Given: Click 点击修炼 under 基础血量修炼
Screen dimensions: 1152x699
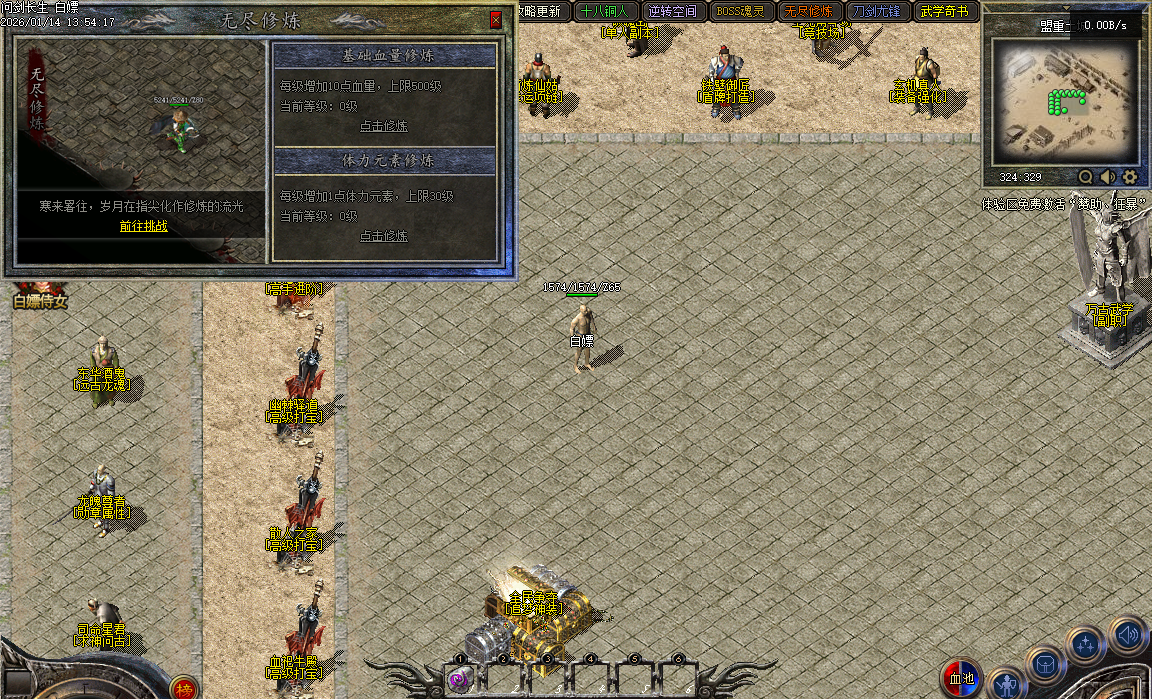Looking at the screenshot, I should (384, 126).
